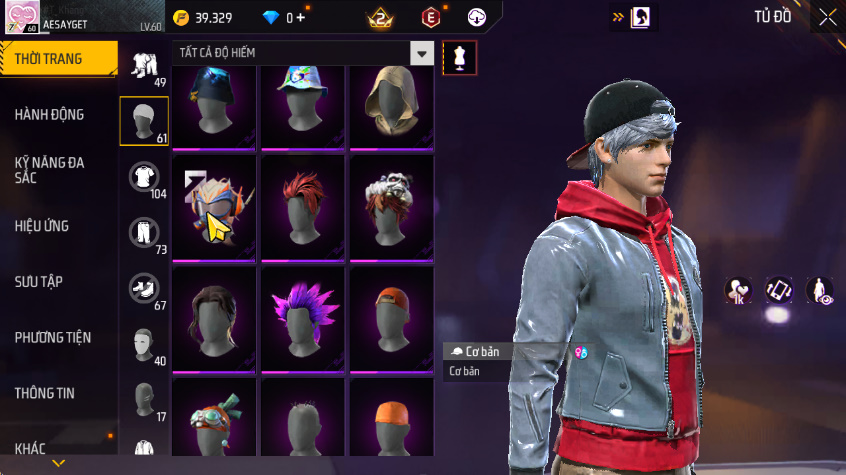The image size is (846, 475).
Task: Choose the outfit sets category icon
Action: 144,65
